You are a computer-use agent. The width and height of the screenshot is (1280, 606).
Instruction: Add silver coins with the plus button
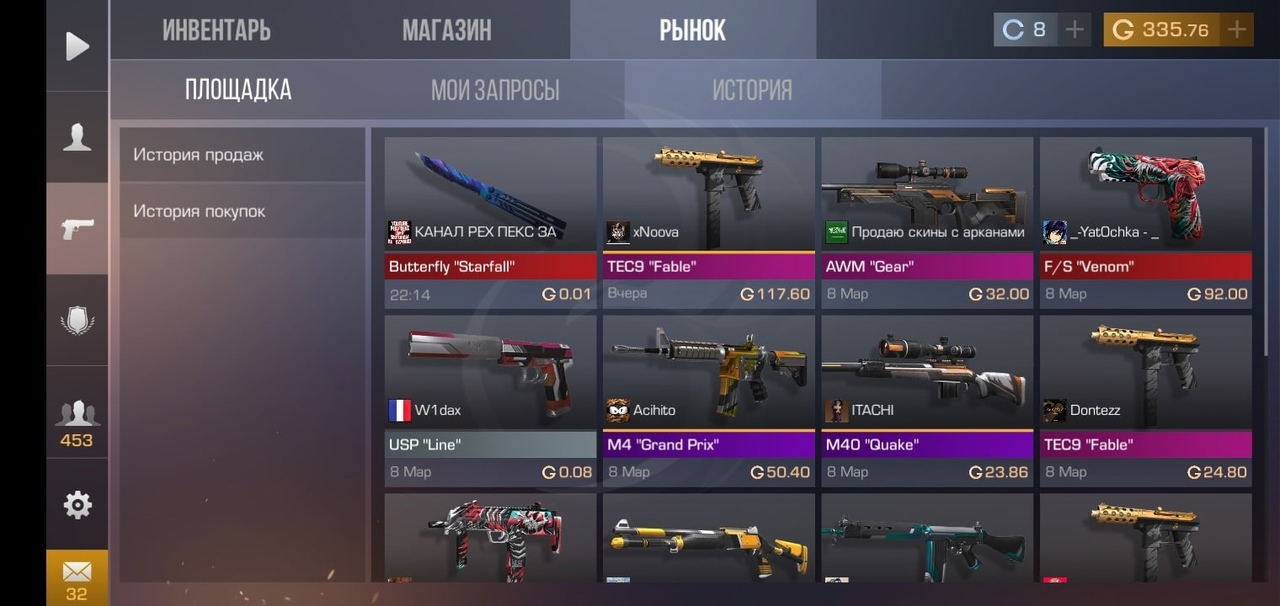coord(1074,30)
